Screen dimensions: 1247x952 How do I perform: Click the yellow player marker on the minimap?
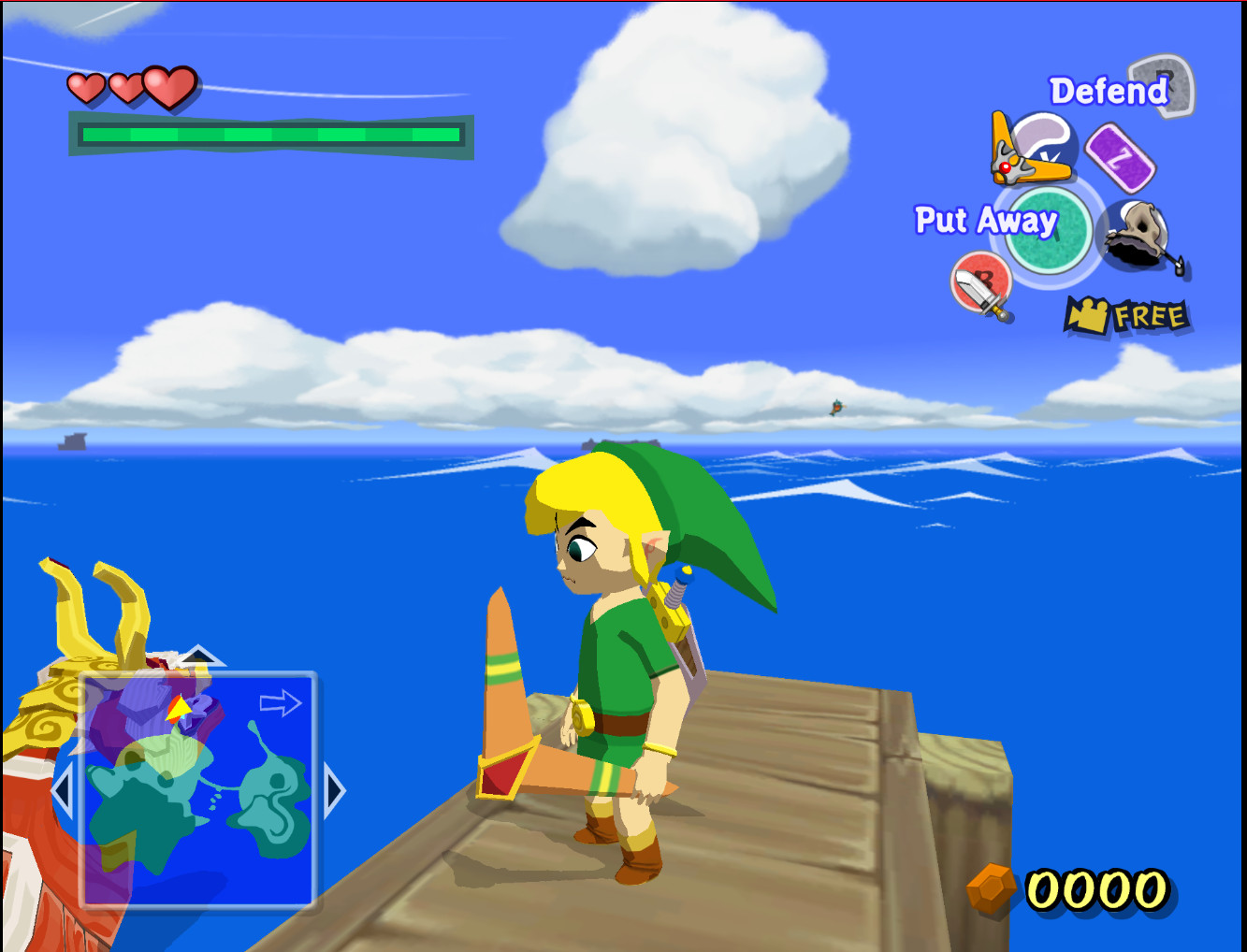pyautogui.click(x=179, y=707)
